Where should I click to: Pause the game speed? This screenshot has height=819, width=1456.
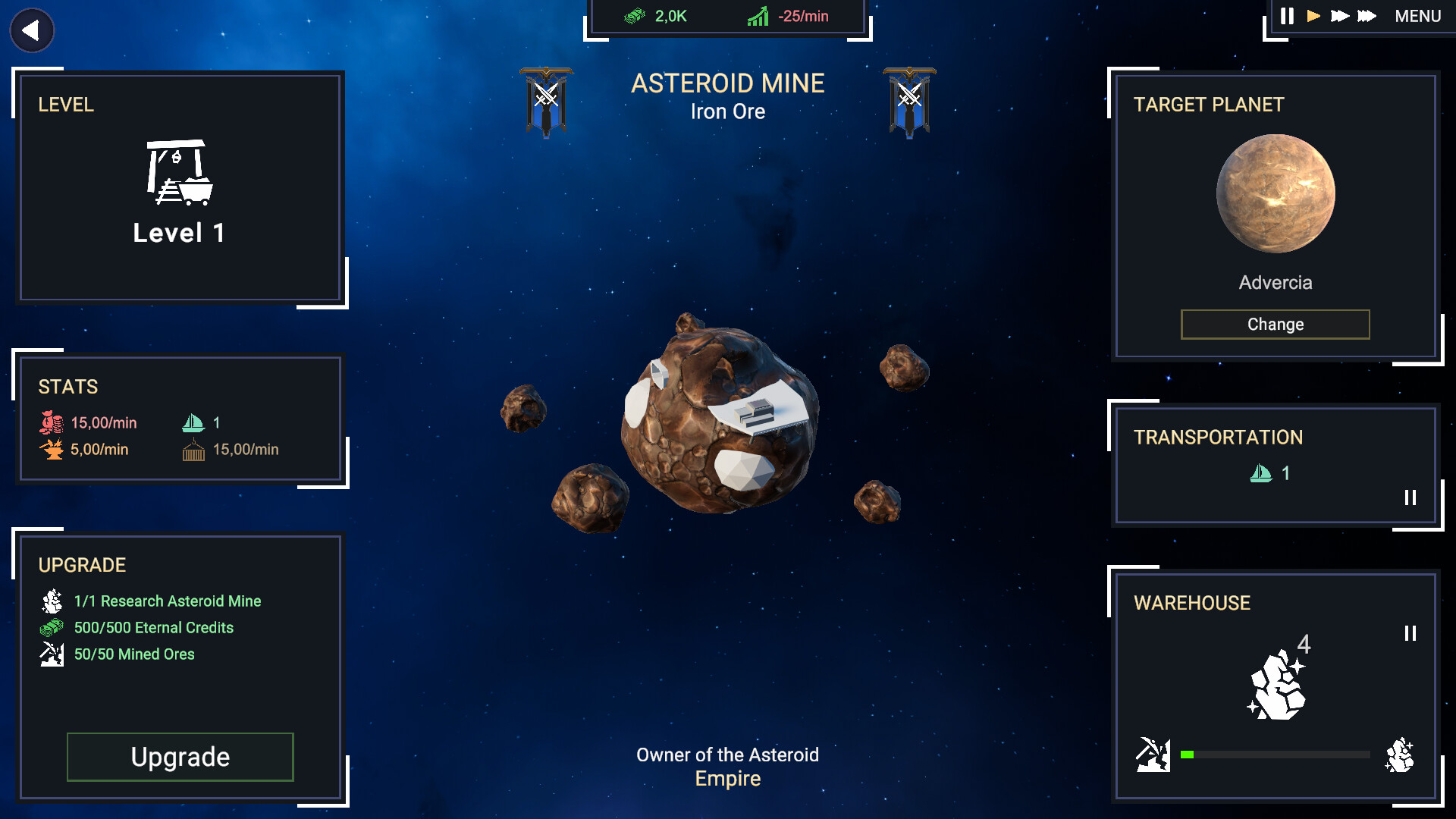tap(1287, 15)
